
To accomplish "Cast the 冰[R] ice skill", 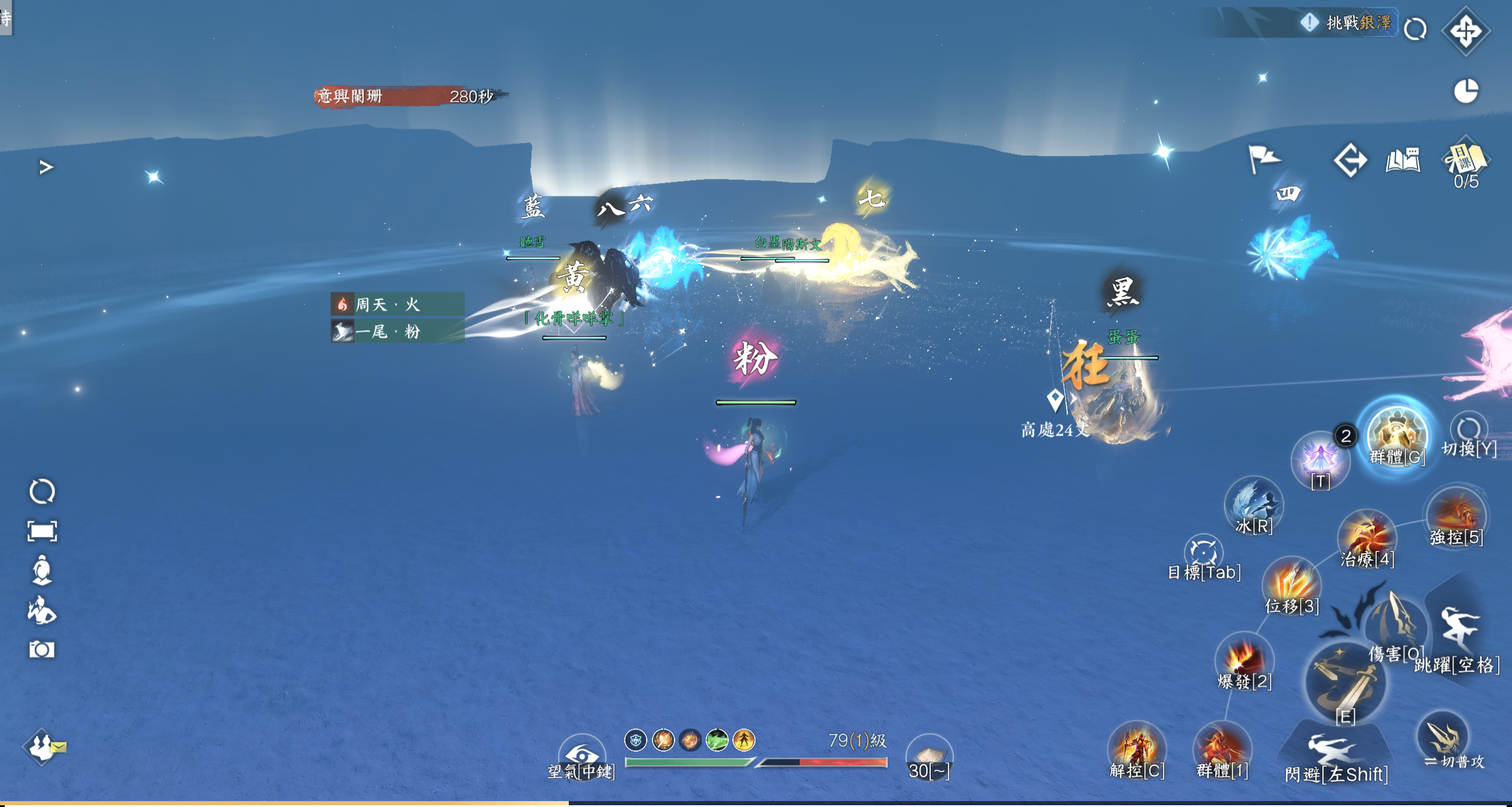I will coord(1254,504).
